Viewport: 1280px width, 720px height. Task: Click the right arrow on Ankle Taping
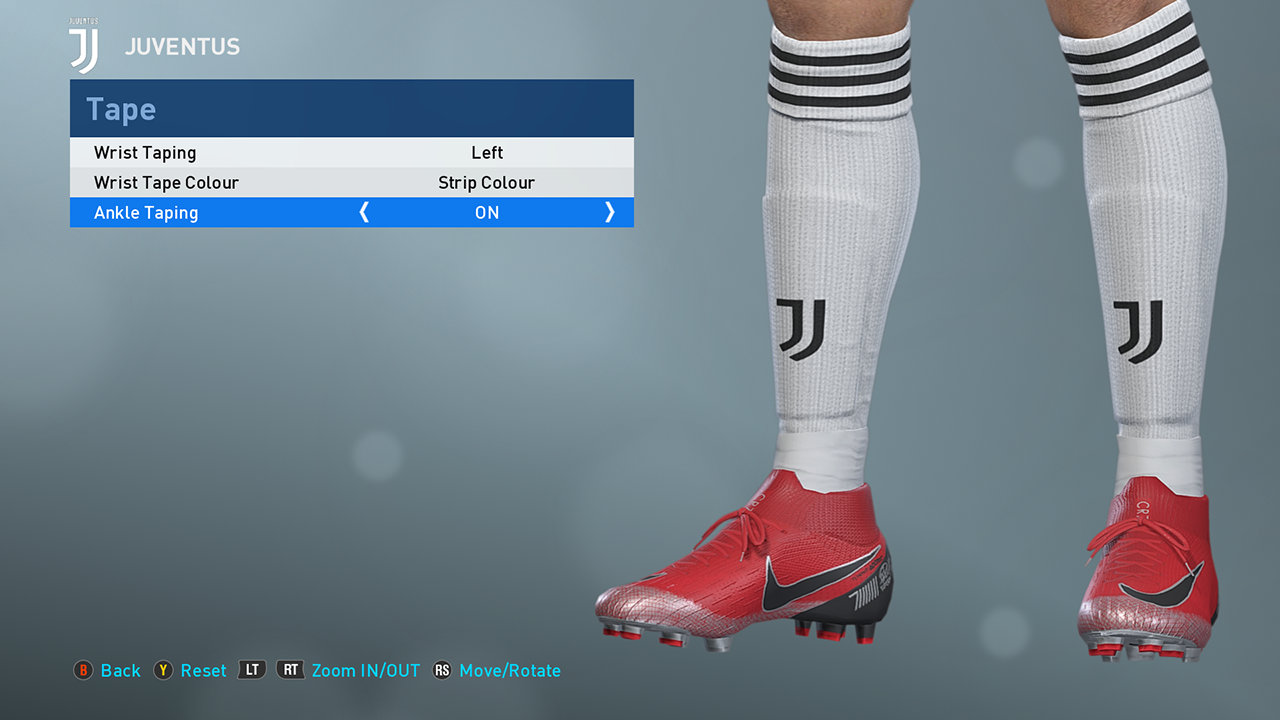pyautogui.click(x=609, y=212)
